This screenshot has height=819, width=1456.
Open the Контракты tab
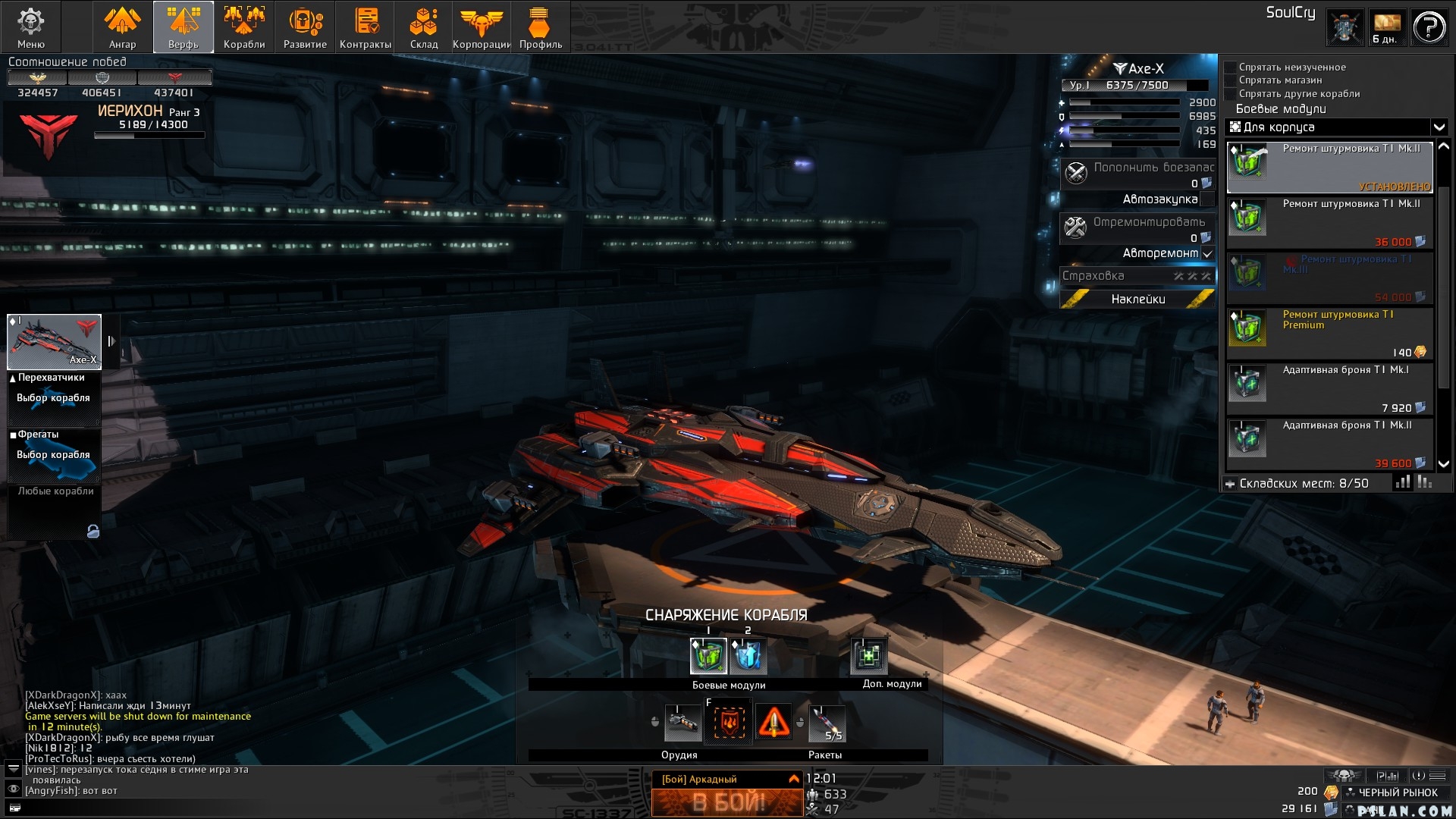366,27
